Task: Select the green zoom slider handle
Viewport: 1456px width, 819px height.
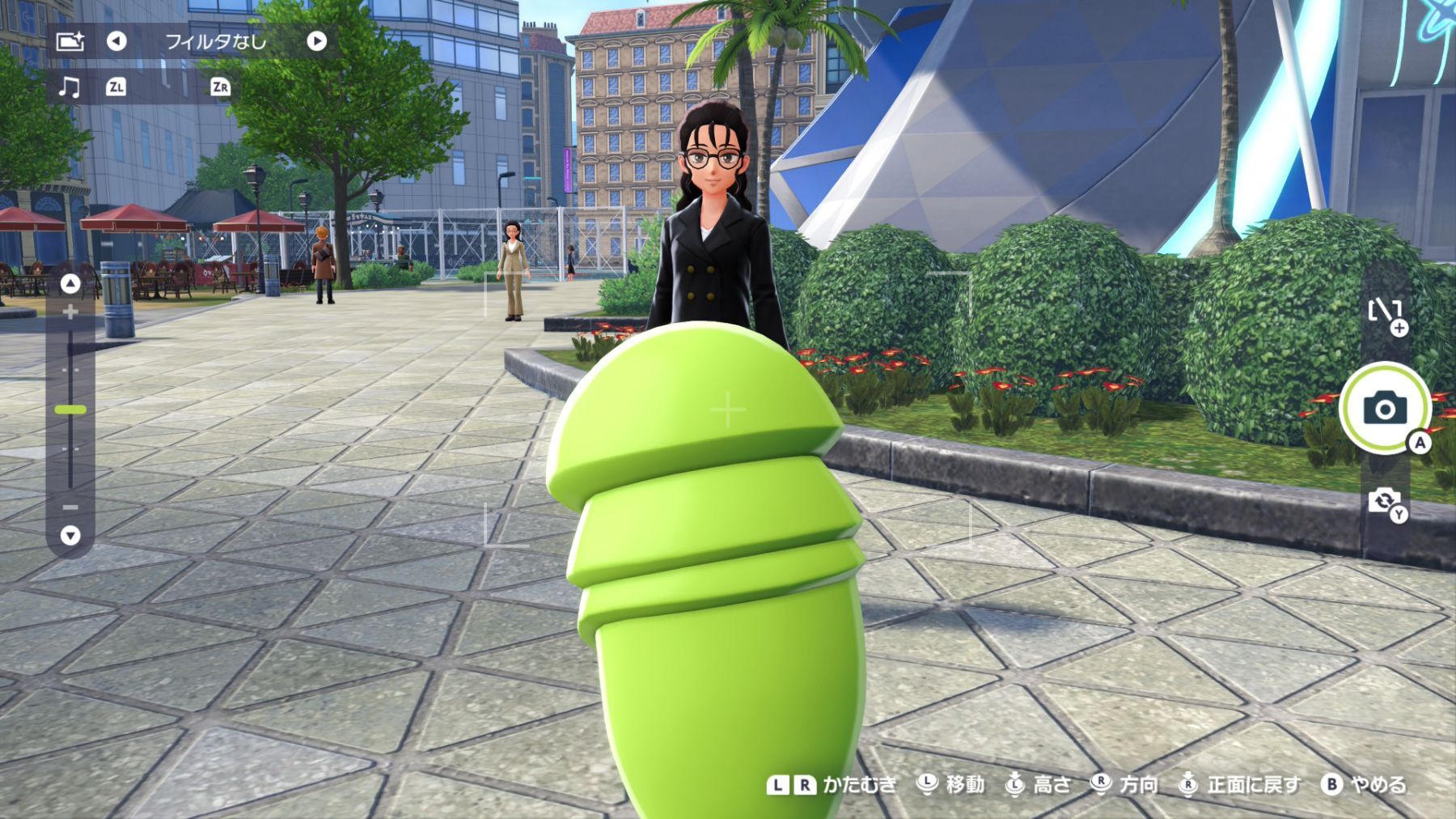Action: coord(70,410)
